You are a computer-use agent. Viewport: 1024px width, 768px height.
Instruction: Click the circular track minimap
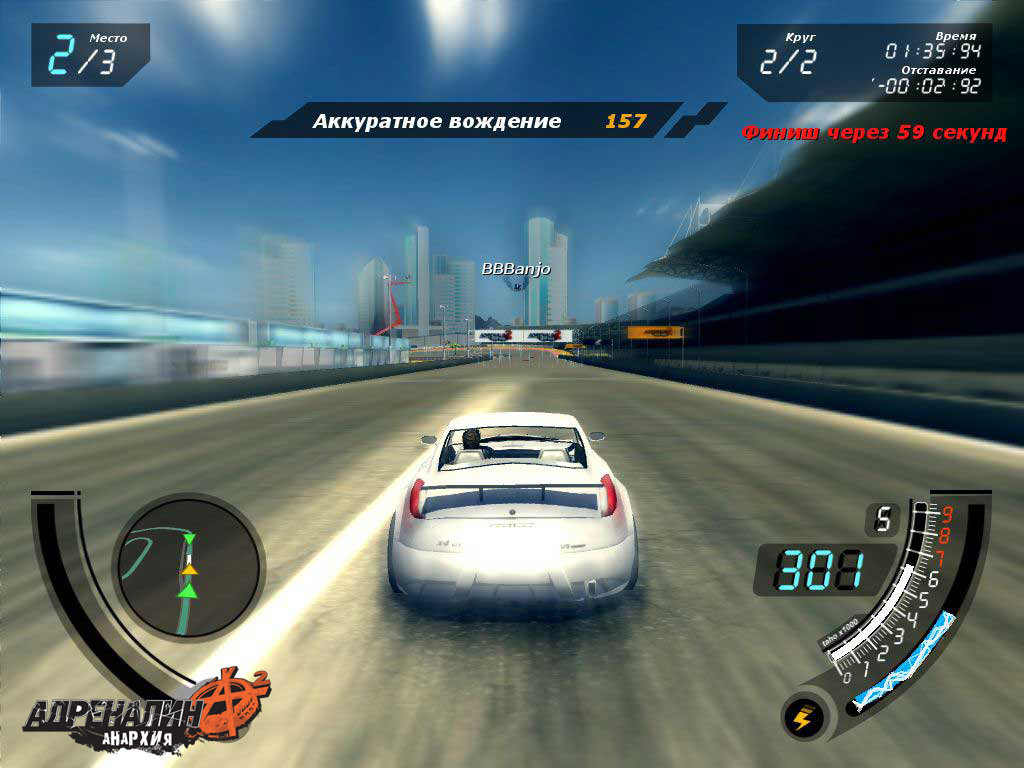(187, 569)
